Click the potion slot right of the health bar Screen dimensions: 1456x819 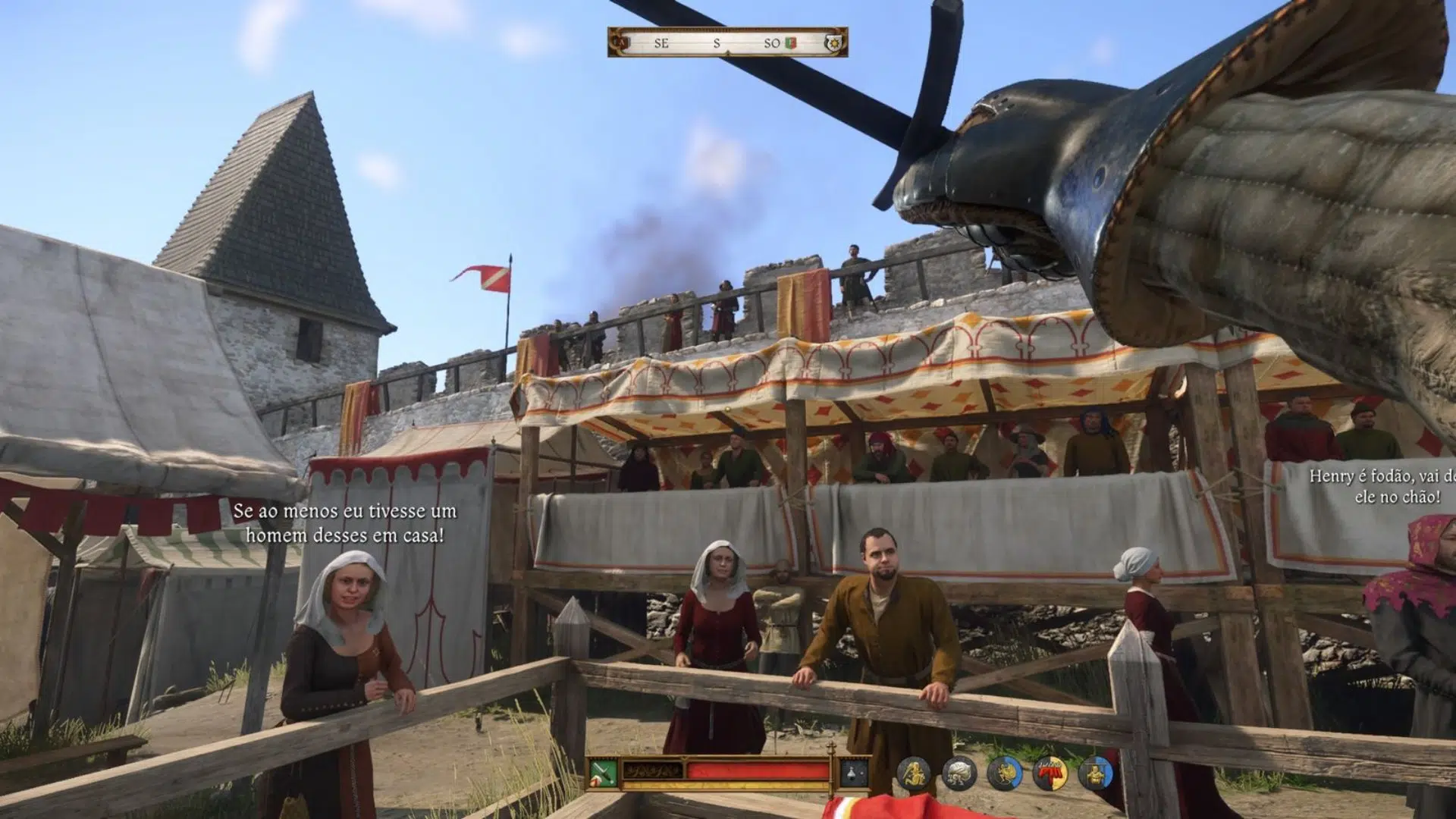tap(855, 773)
